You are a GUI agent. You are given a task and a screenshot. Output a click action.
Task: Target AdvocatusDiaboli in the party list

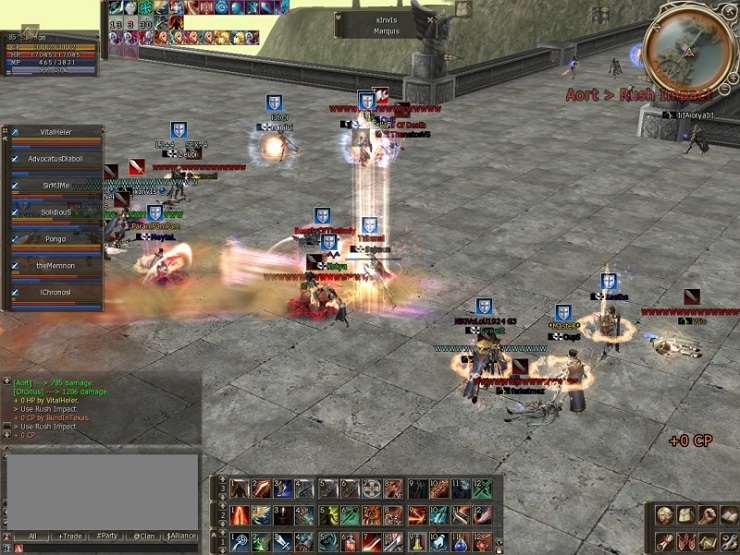click(57, 159)
